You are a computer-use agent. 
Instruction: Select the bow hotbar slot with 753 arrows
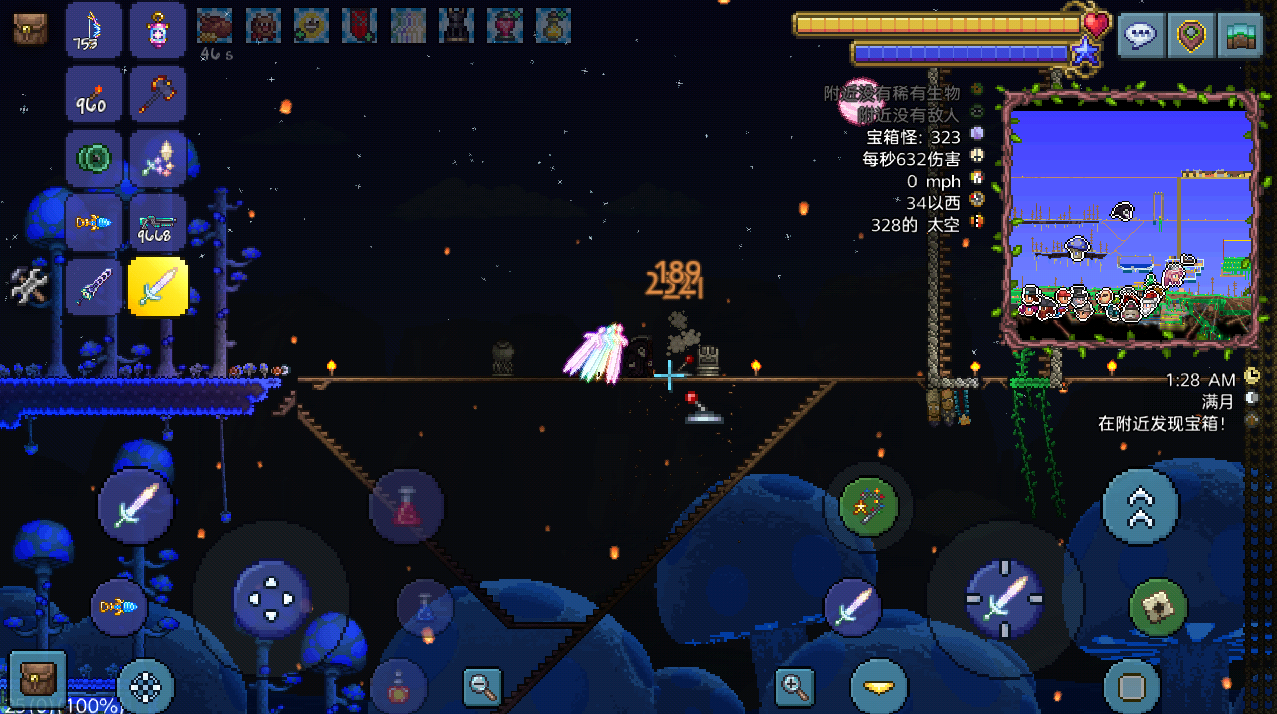pos(94,31)
